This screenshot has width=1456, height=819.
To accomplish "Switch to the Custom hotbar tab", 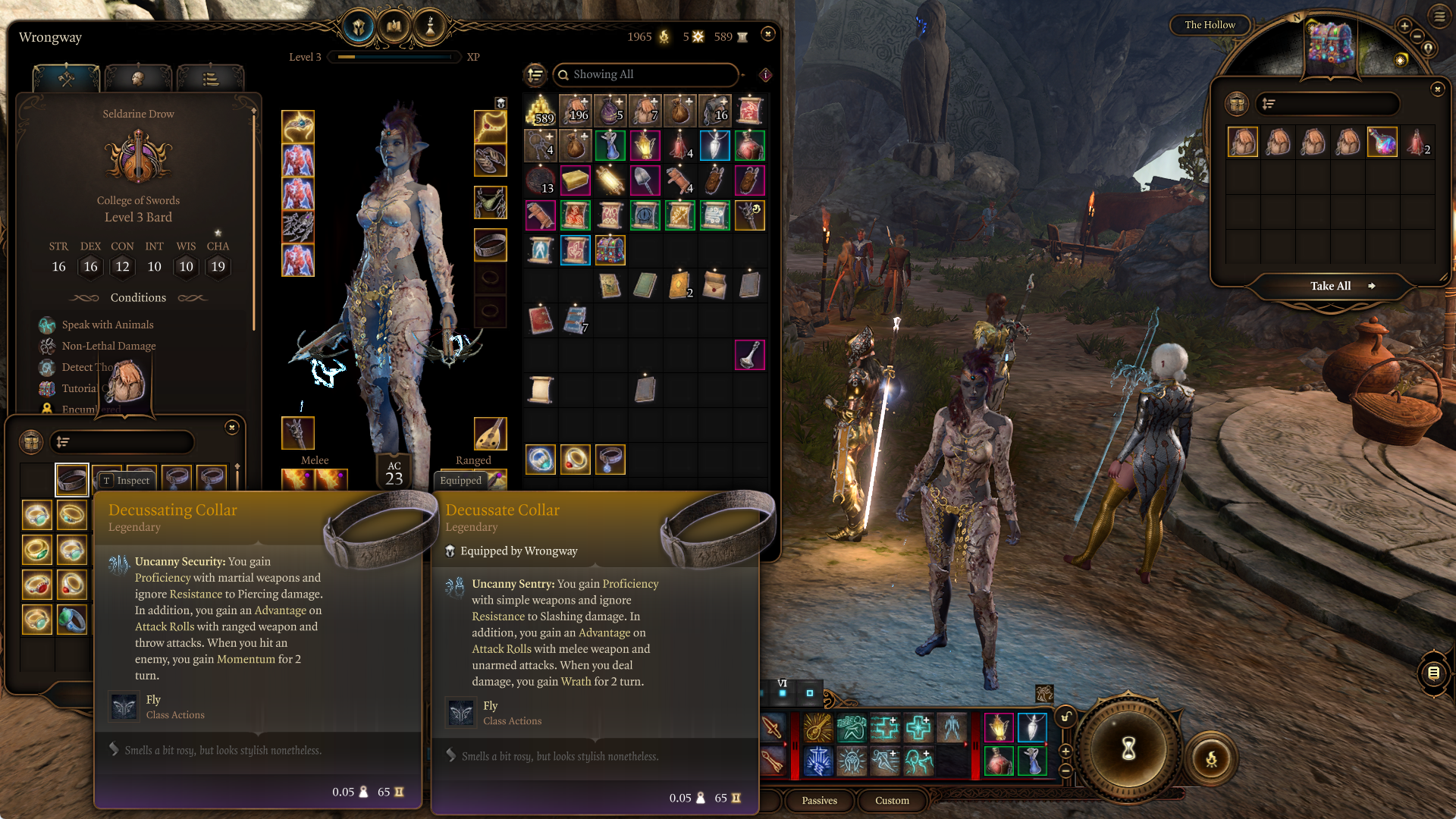I will click(x=892, y=800).
